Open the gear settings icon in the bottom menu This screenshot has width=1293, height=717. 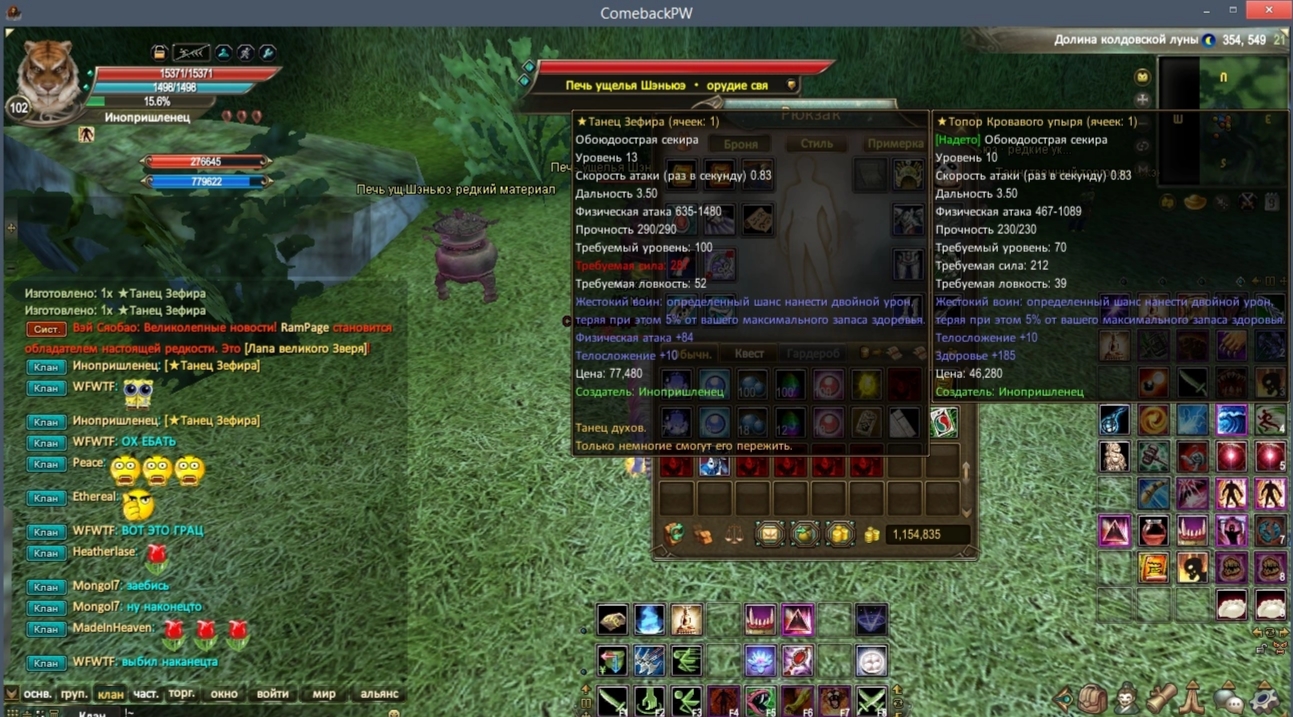pos(1266,698)
